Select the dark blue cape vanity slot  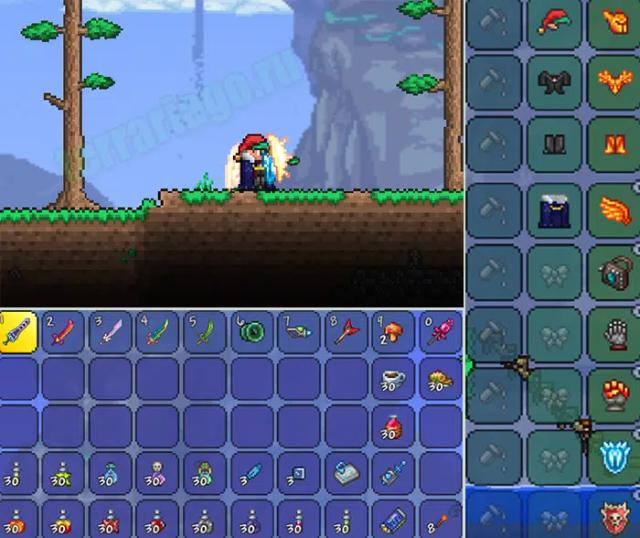553,210
